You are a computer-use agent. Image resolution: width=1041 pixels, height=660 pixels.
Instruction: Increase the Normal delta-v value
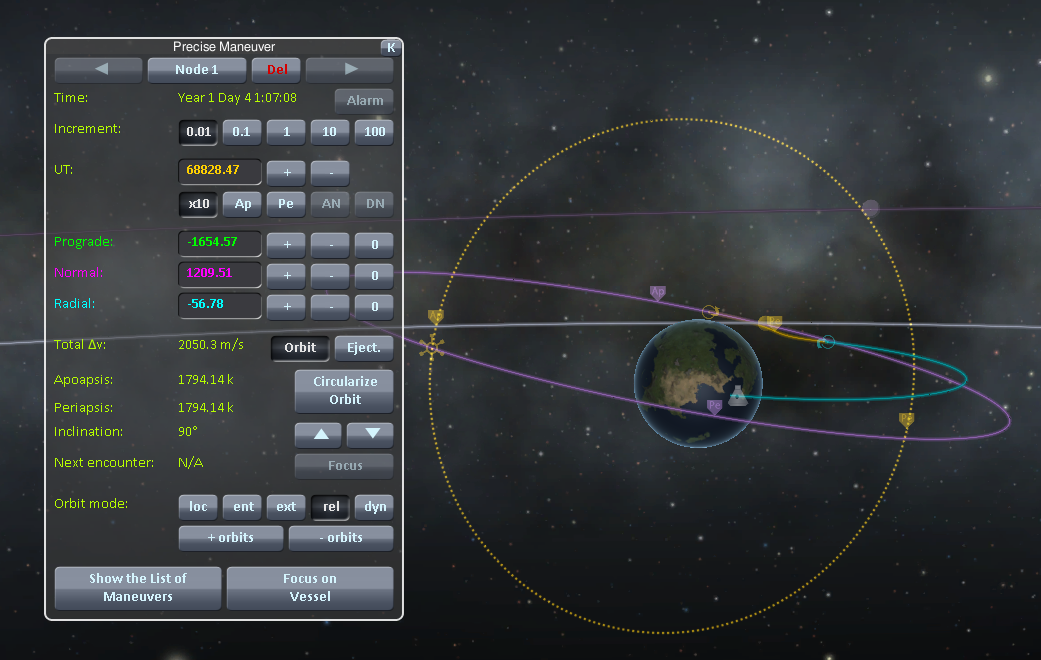pos(286,275)
